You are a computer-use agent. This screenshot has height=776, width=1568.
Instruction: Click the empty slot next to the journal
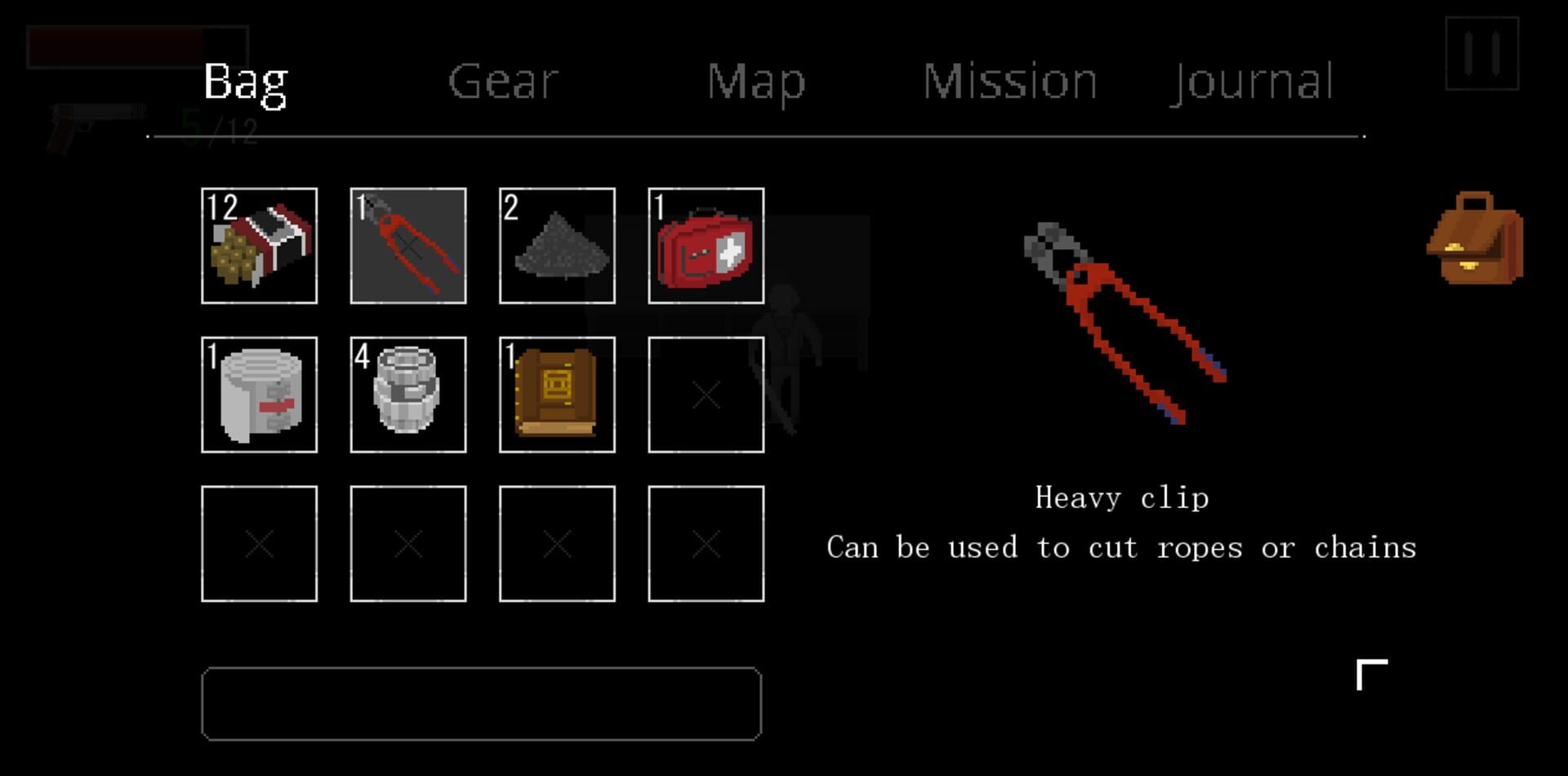pos(706,394)
